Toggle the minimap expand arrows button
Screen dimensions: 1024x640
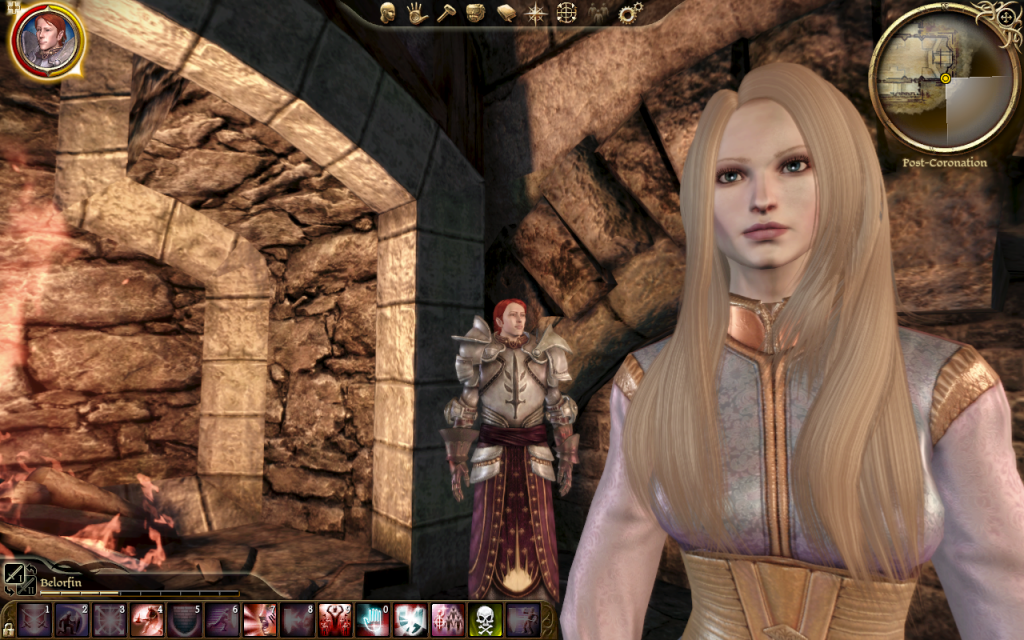(1004, 18)
